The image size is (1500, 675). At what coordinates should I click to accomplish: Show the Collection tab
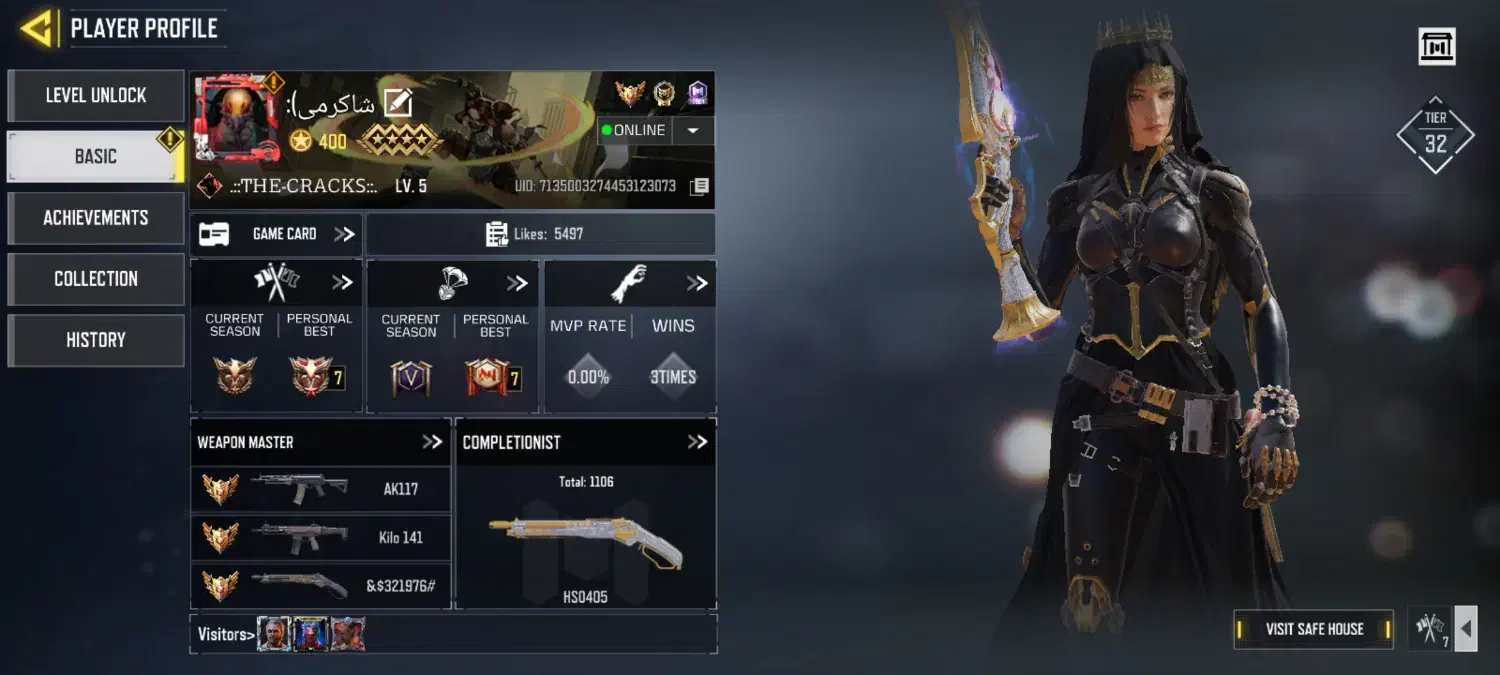coord(96,279)
